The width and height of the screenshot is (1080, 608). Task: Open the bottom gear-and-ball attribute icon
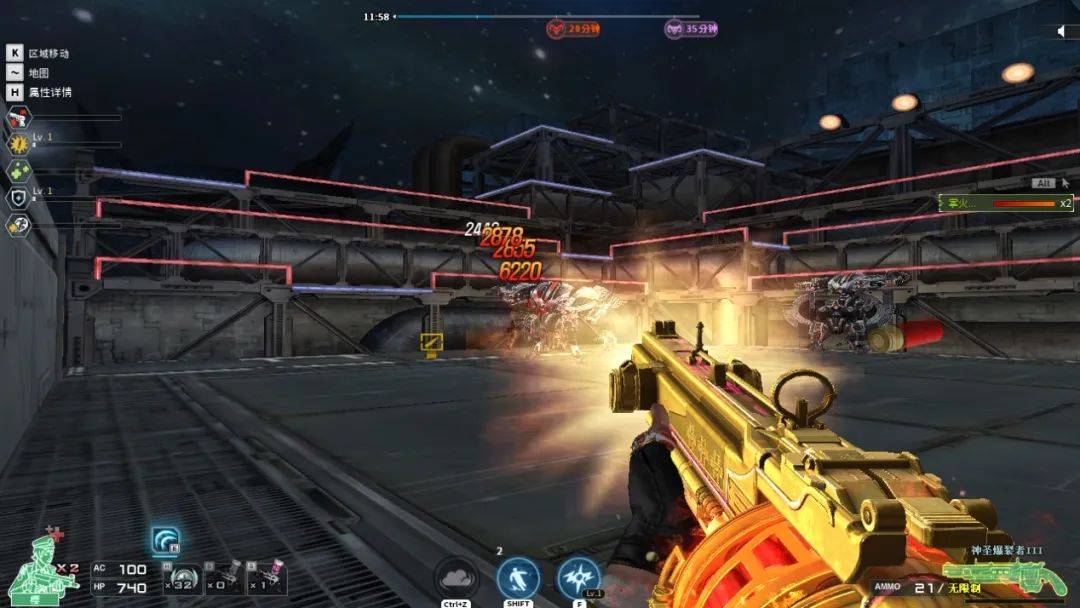pyautogui.click(x=18, y=225)
